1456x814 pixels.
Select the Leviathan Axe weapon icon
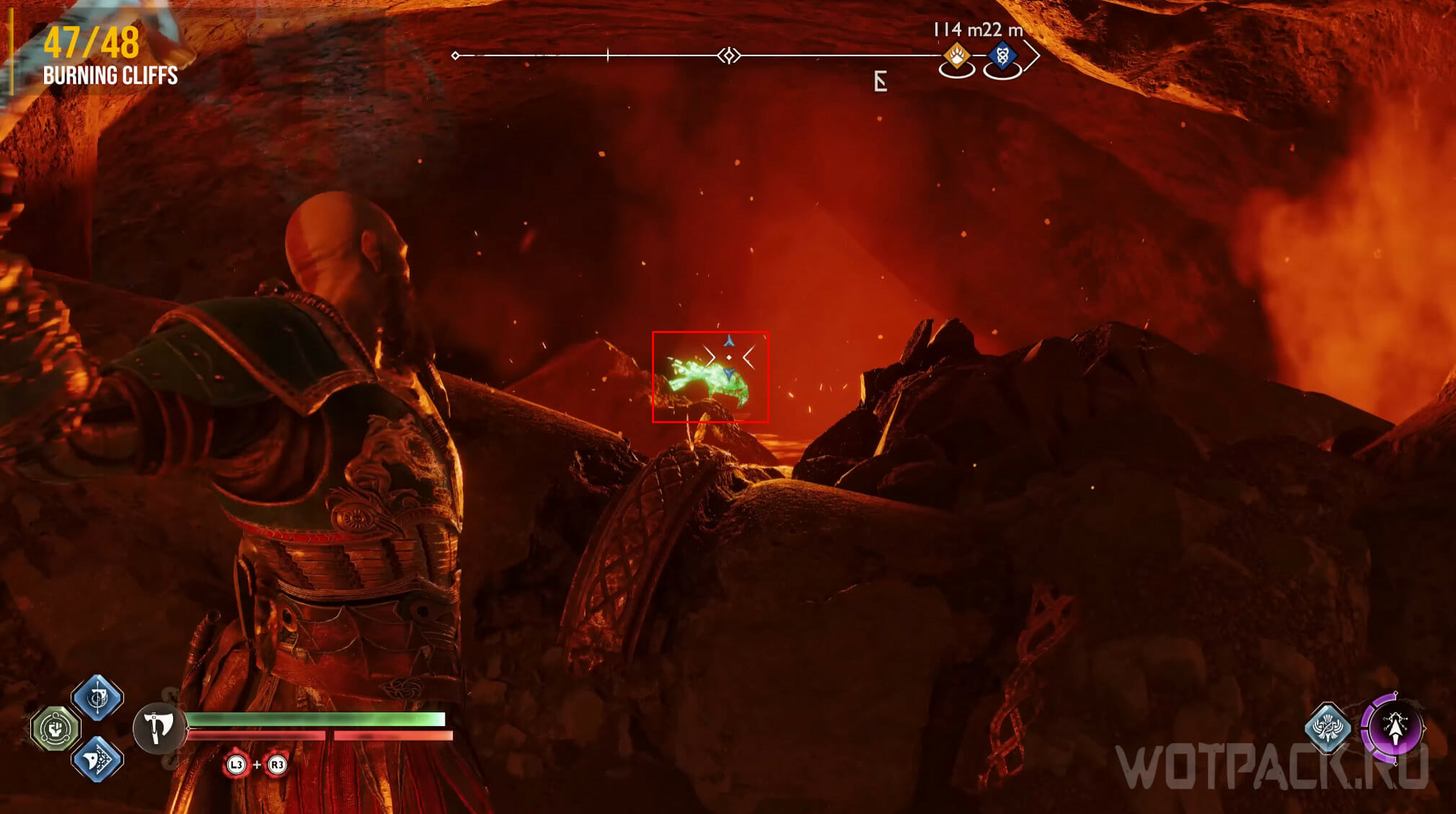tap(158, 728)
